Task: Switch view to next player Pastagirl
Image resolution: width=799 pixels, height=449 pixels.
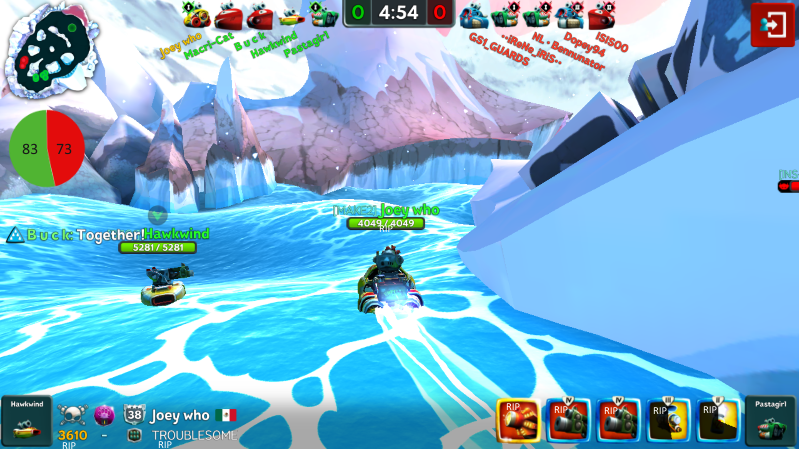Action: coord(771,421)
